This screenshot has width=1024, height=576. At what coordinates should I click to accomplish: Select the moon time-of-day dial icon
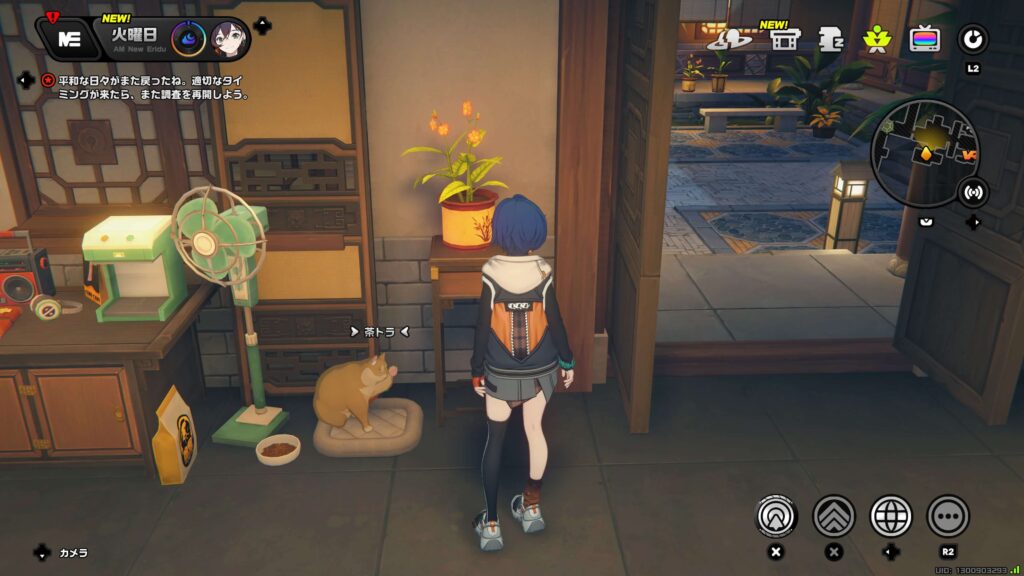click(188, 39)
